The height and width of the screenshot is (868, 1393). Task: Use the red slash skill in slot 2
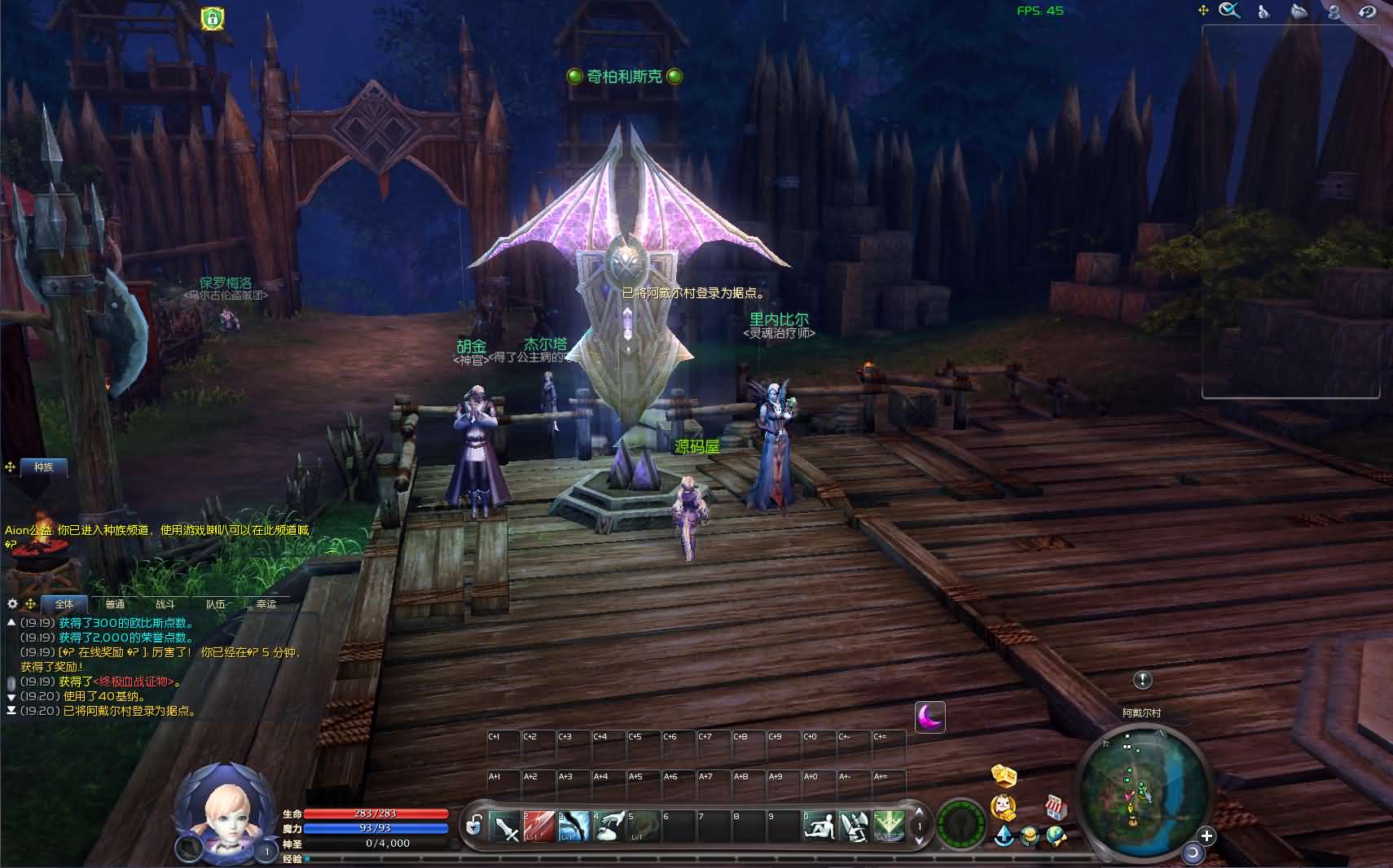[x=538, y=827]
